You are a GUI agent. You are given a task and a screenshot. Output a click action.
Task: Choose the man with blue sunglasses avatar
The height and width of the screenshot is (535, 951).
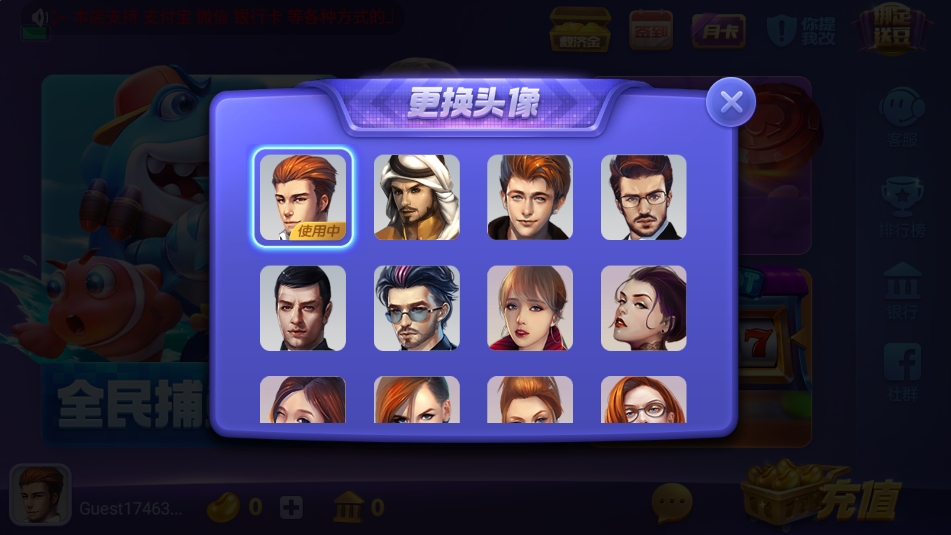coord(417,308)
